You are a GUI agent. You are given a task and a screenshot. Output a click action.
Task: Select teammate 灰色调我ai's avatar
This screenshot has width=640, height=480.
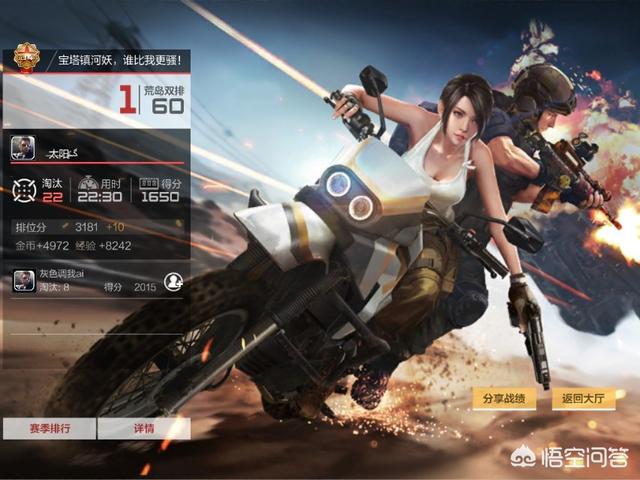coord(24,281)
